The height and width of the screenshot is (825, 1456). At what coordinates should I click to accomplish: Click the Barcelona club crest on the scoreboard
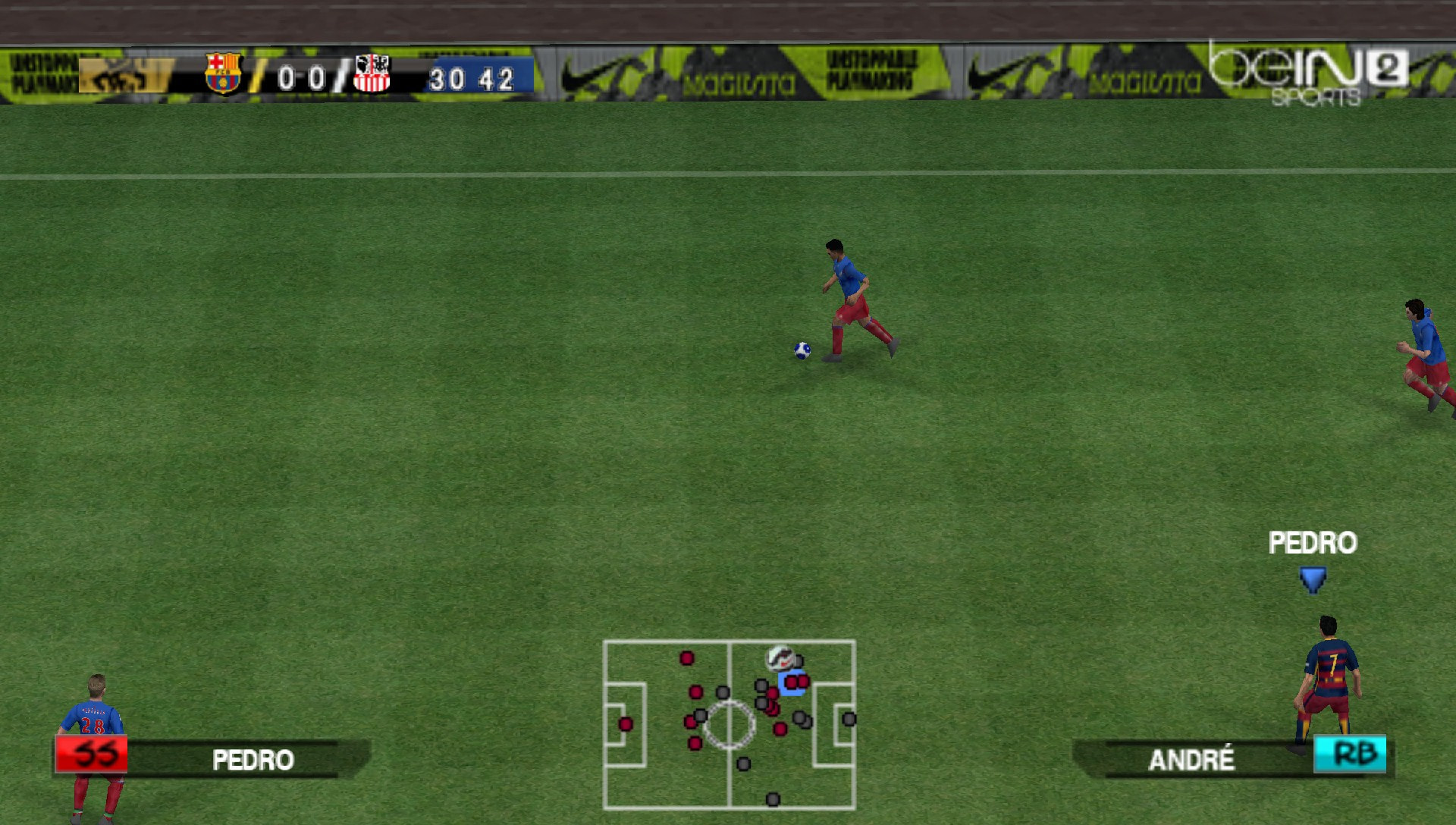(221, 74)
